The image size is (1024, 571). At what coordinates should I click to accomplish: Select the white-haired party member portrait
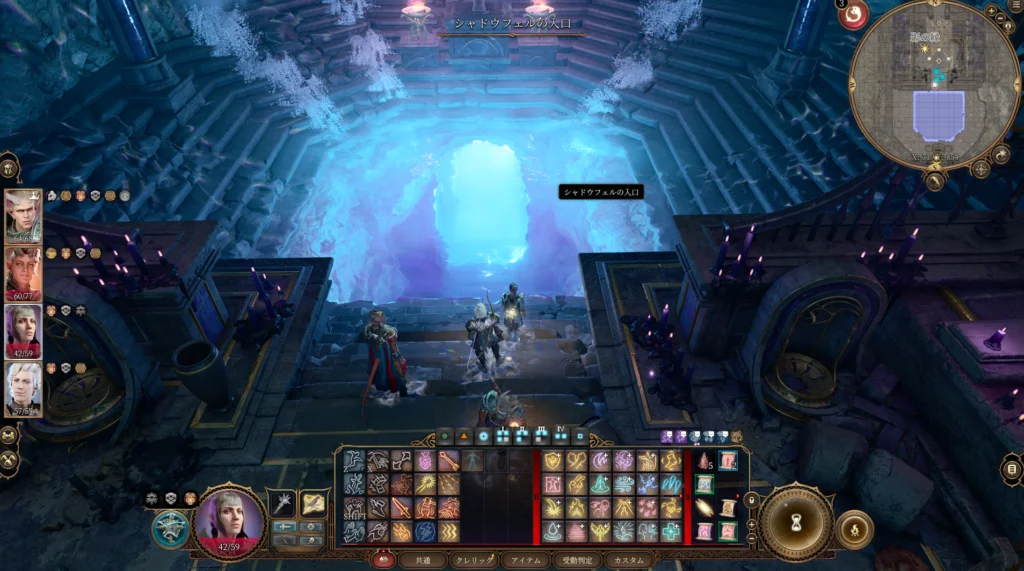(x=23, y=389)
